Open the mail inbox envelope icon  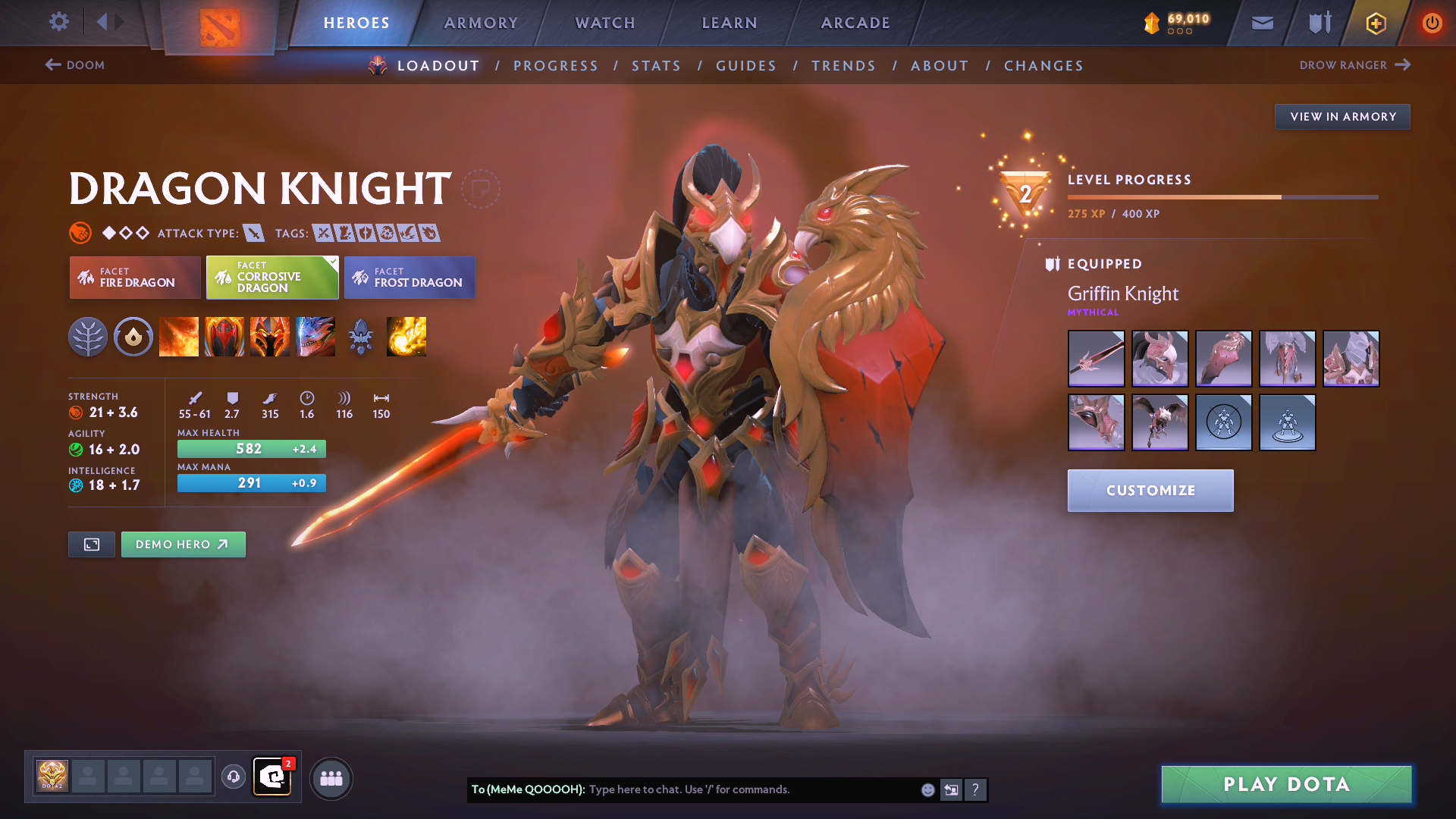click(1261, 23)
